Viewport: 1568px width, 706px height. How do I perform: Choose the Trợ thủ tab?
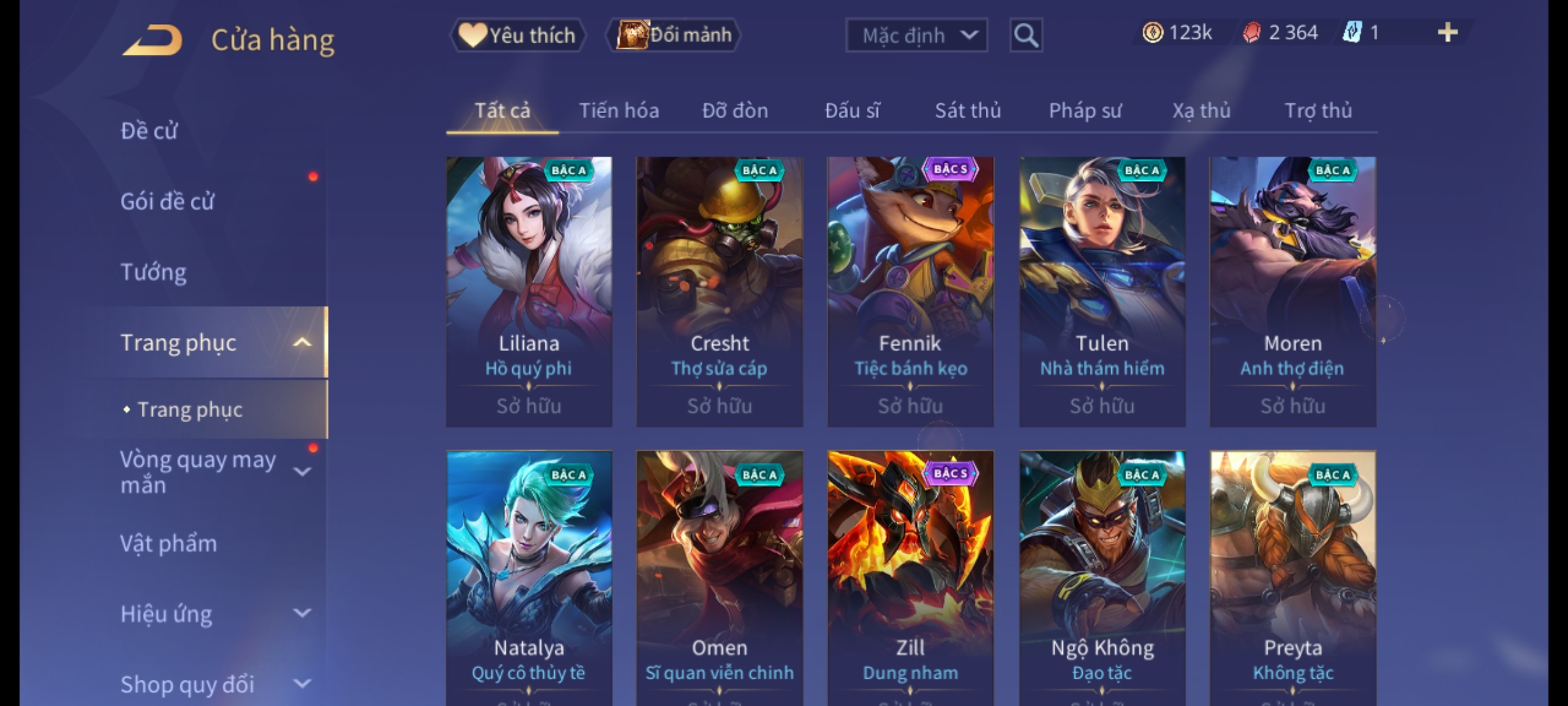[x=1318, y=110]
